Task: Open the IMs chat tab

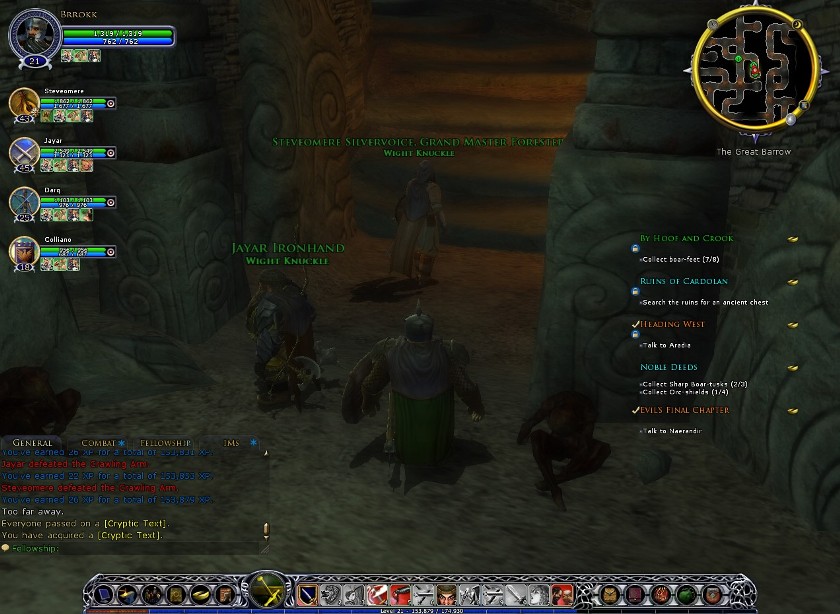Action: [231, 443]
